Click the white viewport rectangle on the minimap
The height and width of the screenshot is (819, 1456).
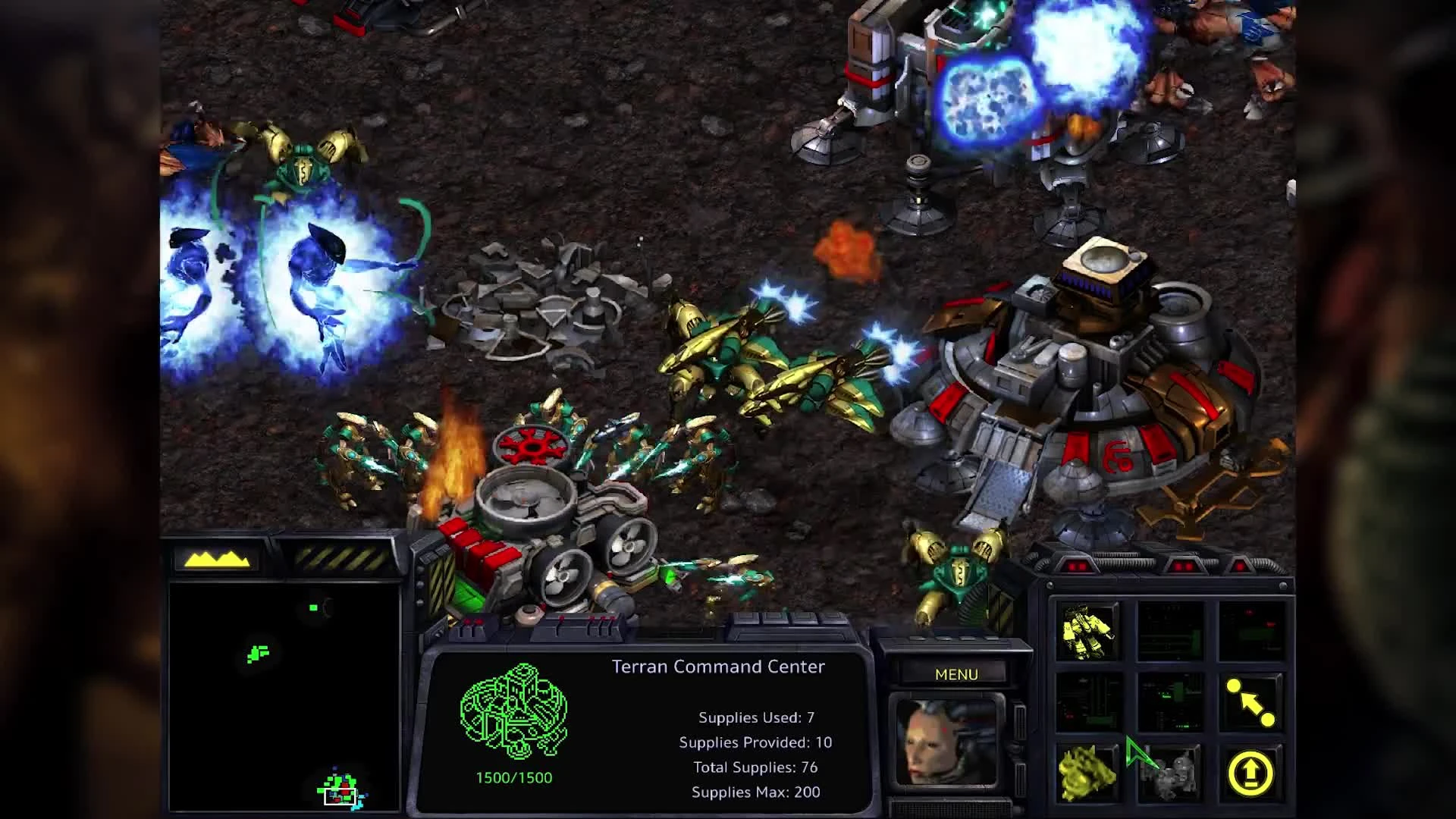(x=339, y=795)
